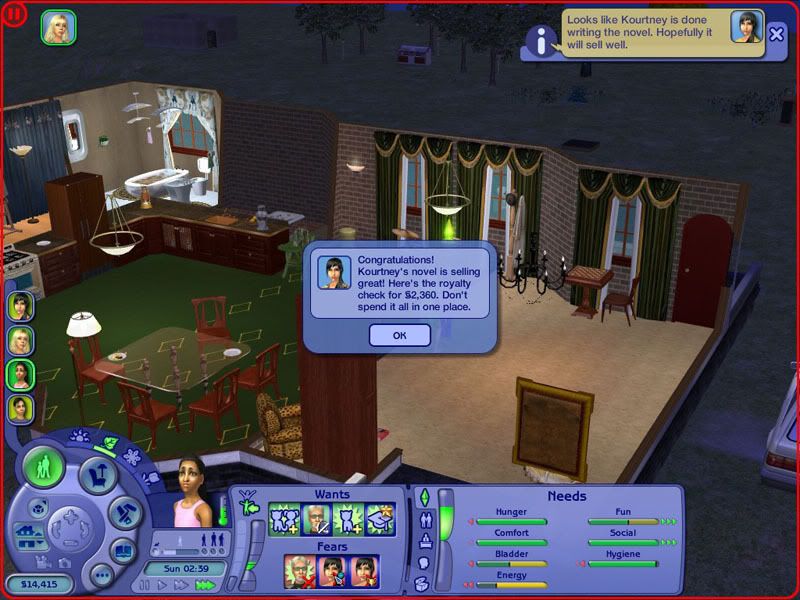Select the blonde Sim portrait at top
This screenshot has width=800, height=600.
click(58, 27)
